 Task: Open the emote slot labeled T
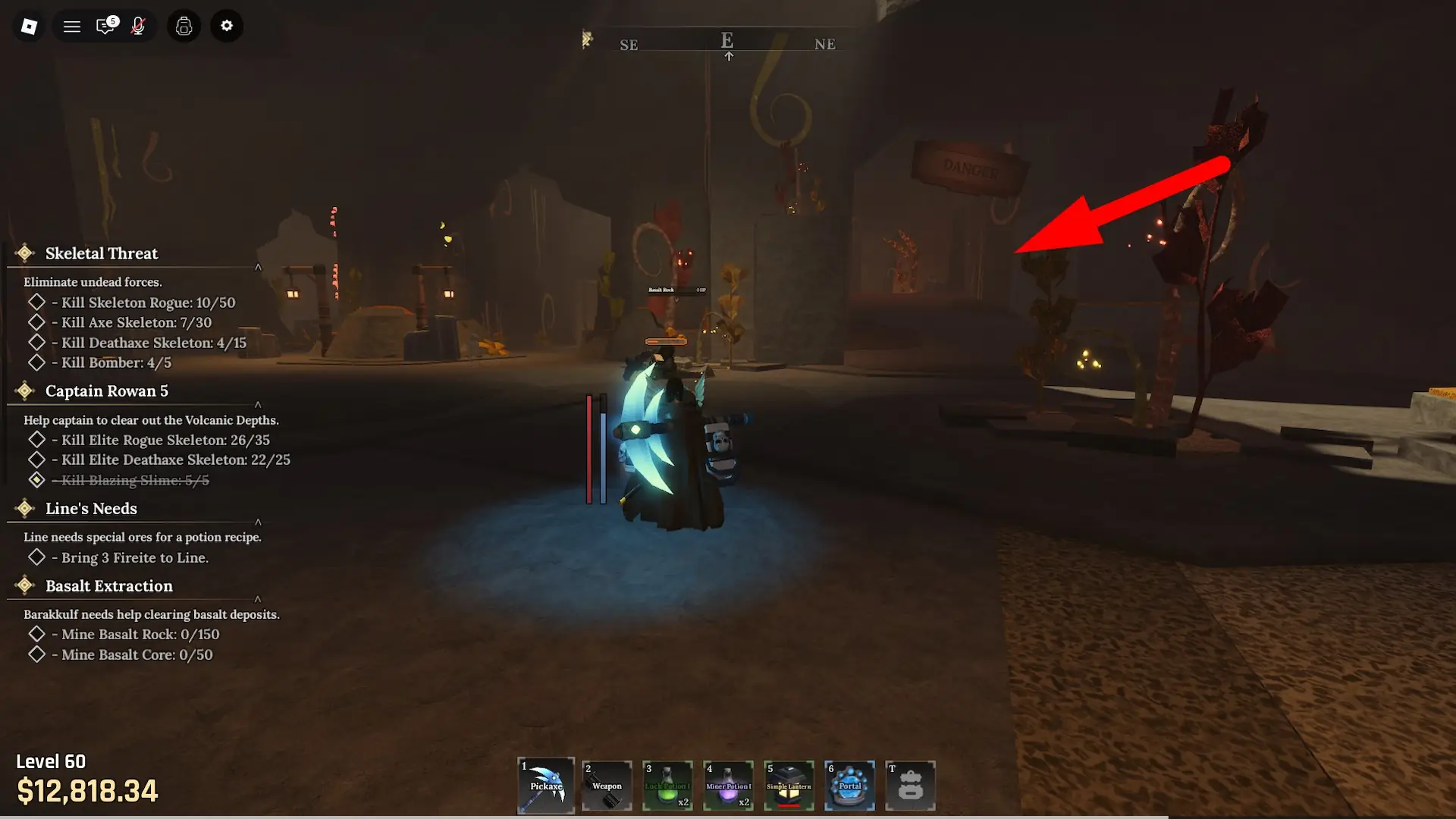click(x=910, y=786)
